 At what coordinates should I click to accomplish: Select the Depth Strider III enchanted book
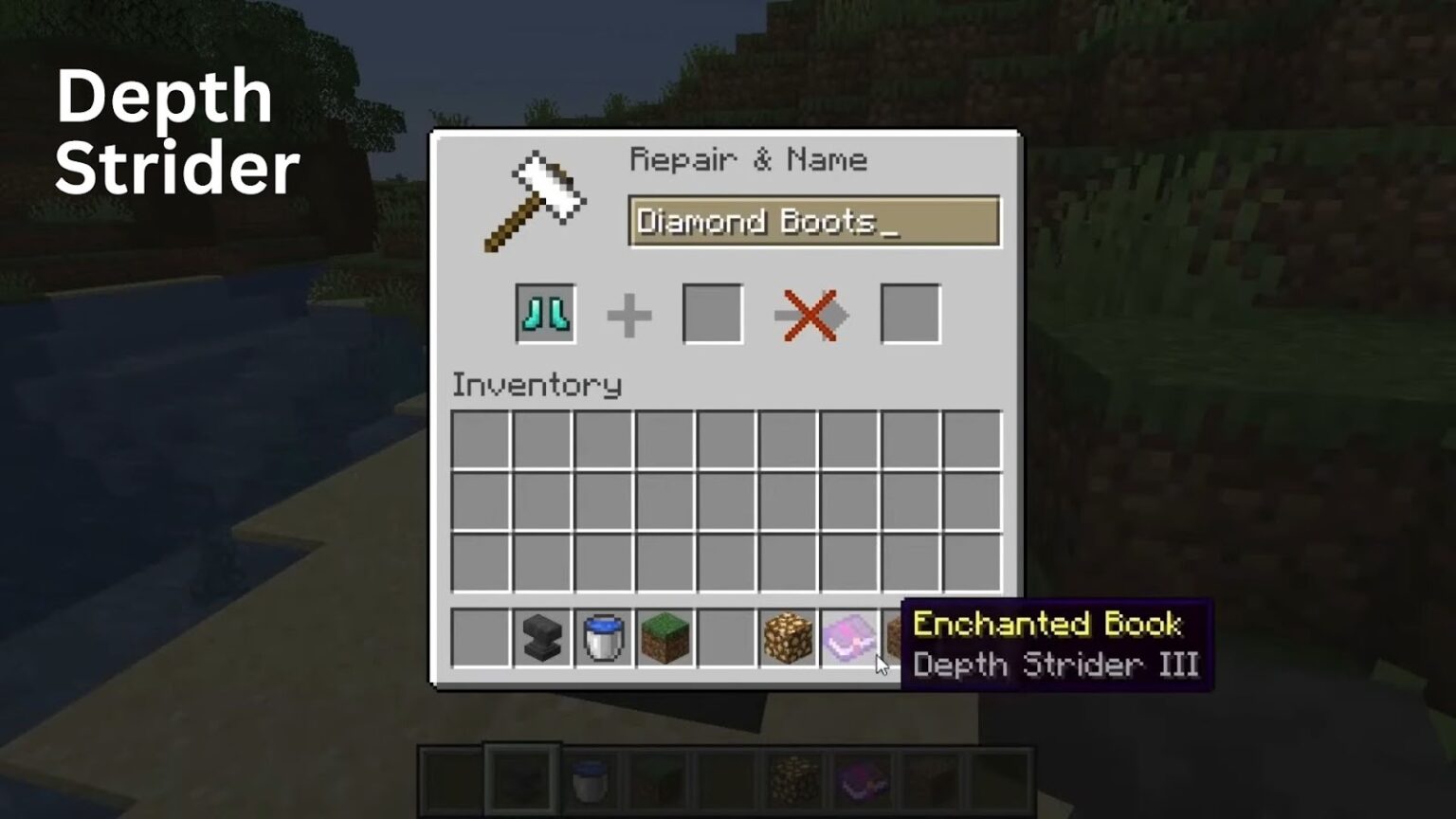849,637
